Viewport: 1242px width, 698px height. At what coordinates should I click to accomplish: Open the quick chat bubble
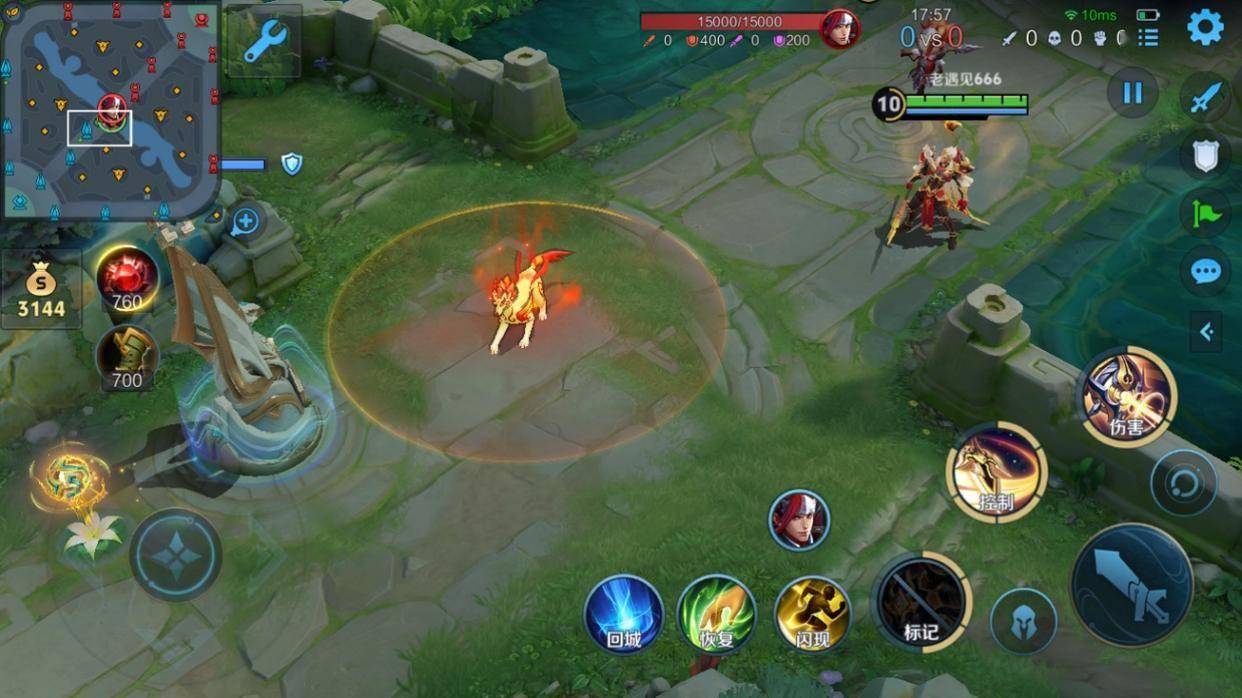tap(1206, 271)
